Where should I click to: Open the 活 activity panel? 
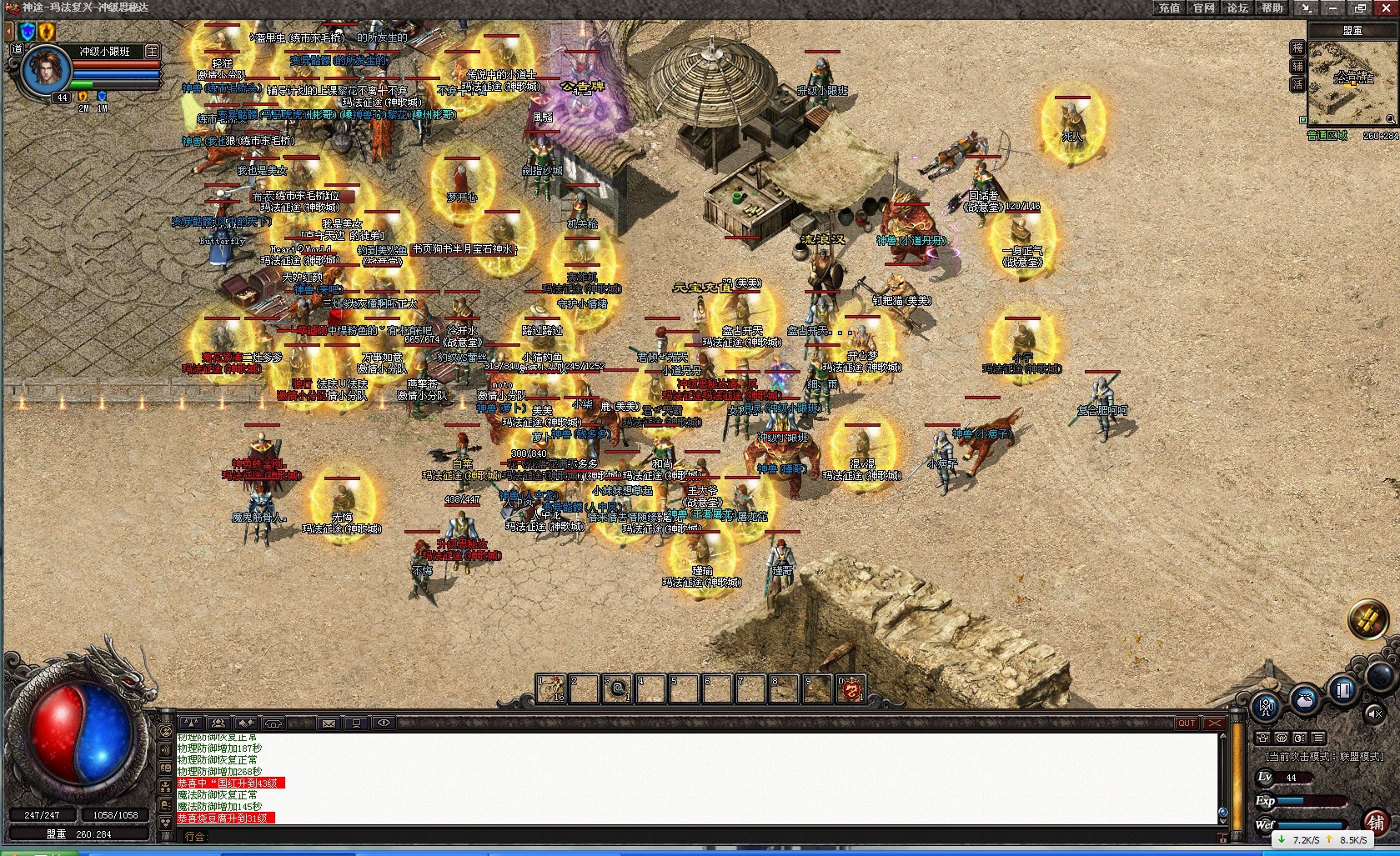pos(1297,84)
